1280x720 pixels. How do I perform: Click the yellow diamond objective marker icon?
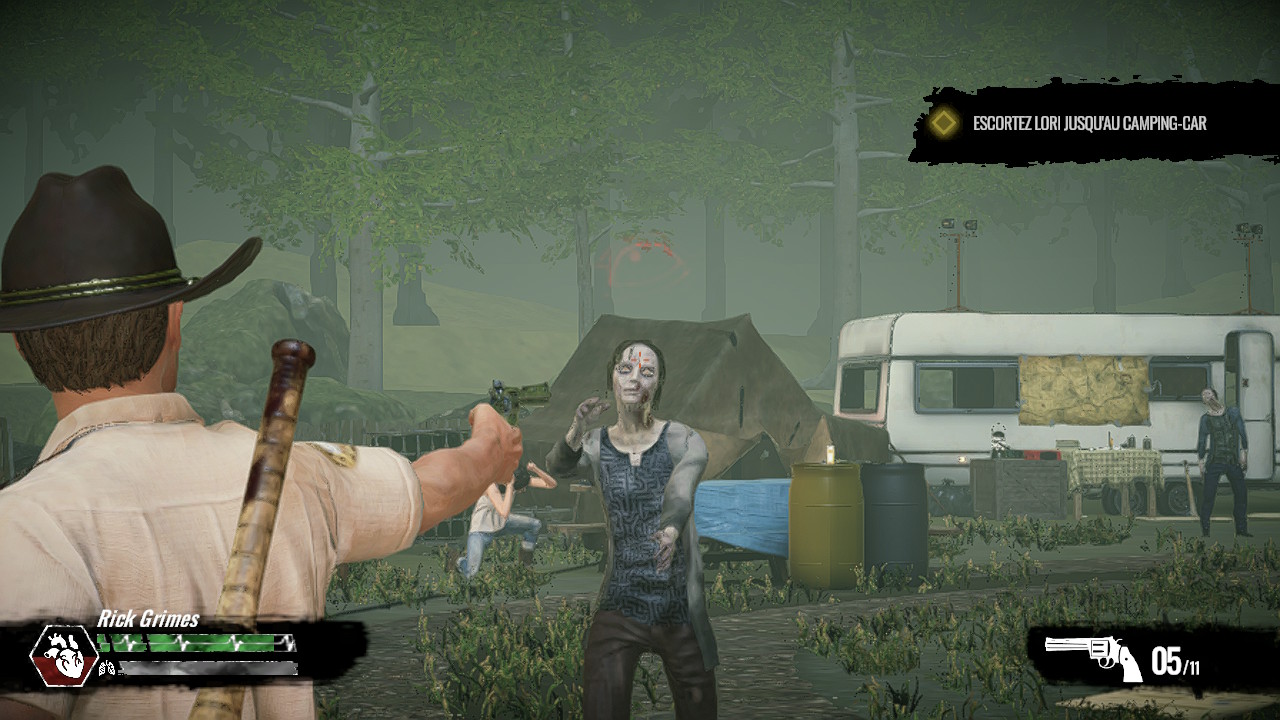[942, 124]
